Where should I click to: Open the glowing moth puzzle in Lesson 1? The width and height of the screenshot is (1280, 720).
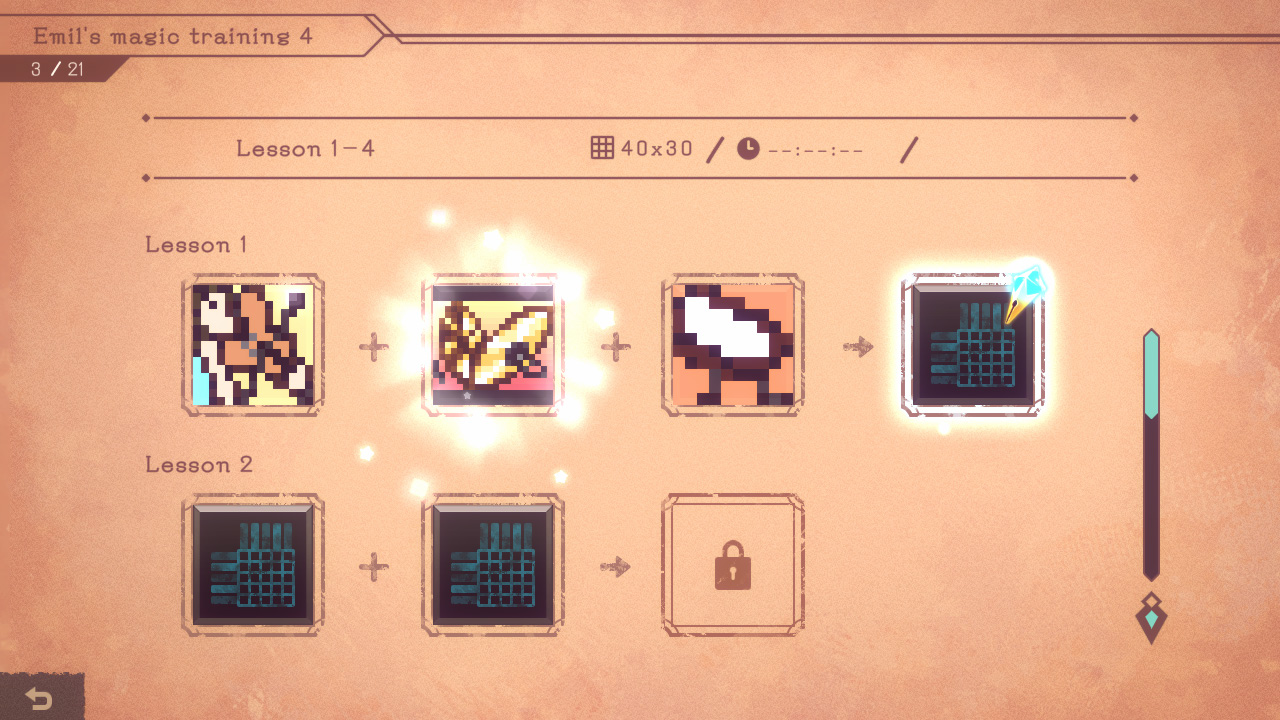[493, 344]
